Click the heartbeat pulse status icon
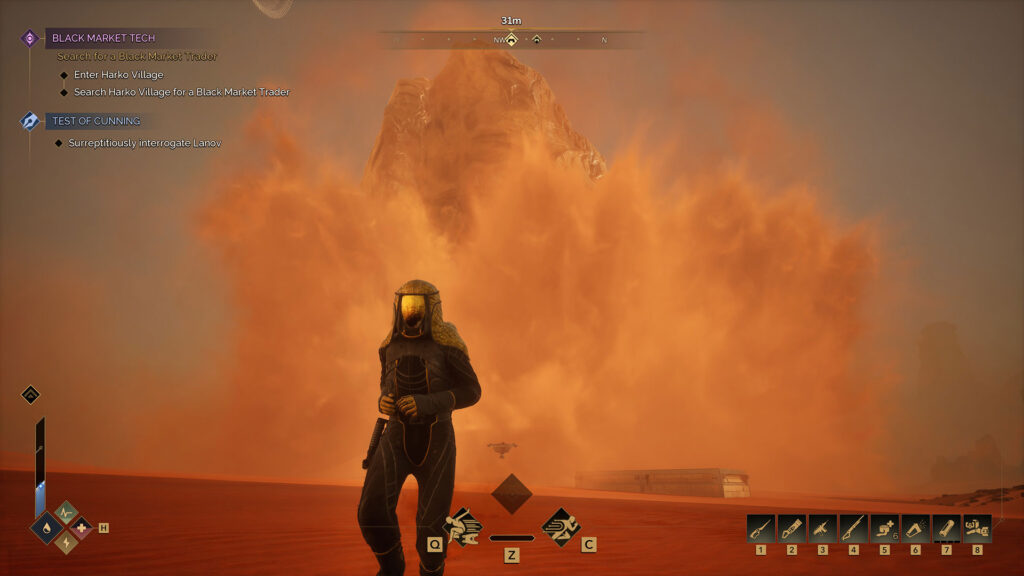The width and height of the screenshot is (1024, 576). 66,512
